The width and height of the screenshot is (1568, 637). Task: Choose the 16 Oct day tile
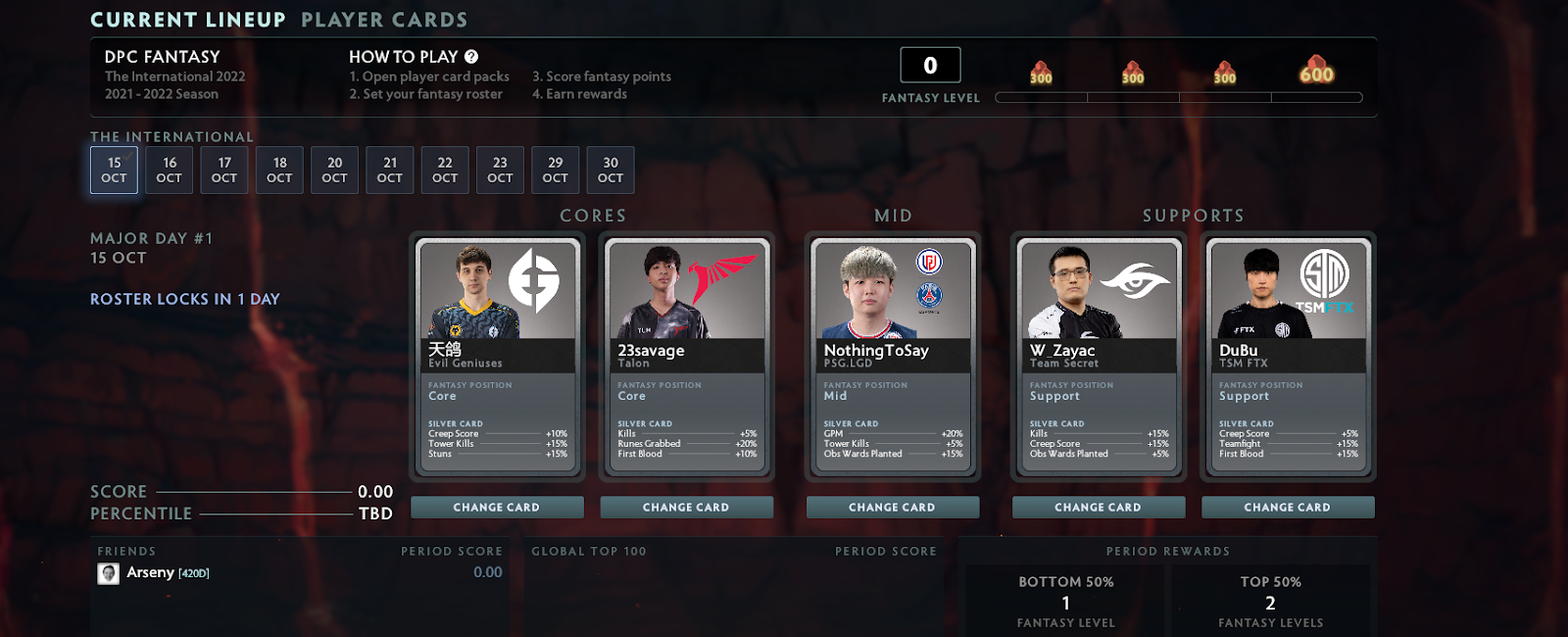tap(170, 170)
